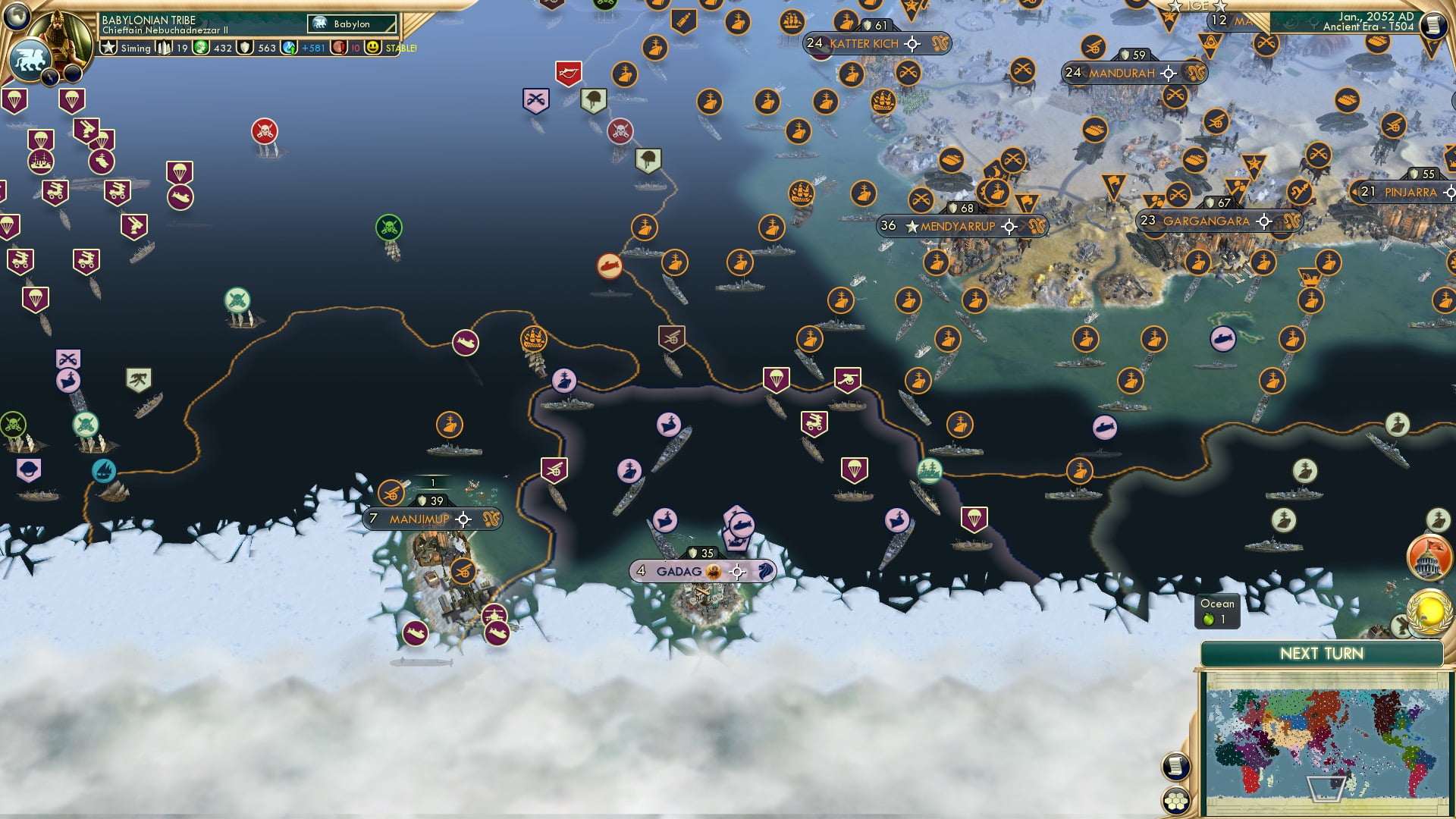Click the smiley happiness icon next to STABLE
1456x819 pixels.
[x=373, y=47]
